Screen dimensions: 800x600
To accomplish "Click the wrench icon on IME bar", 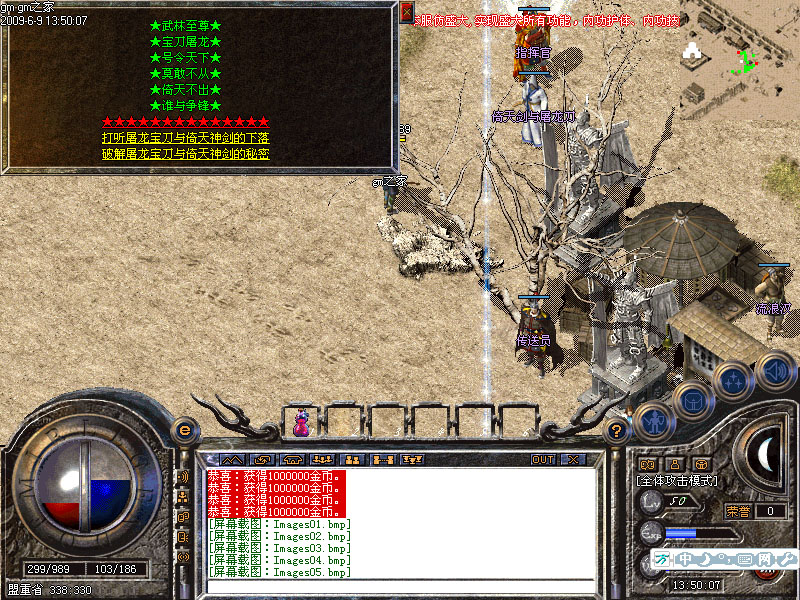I will pos(786,558).
